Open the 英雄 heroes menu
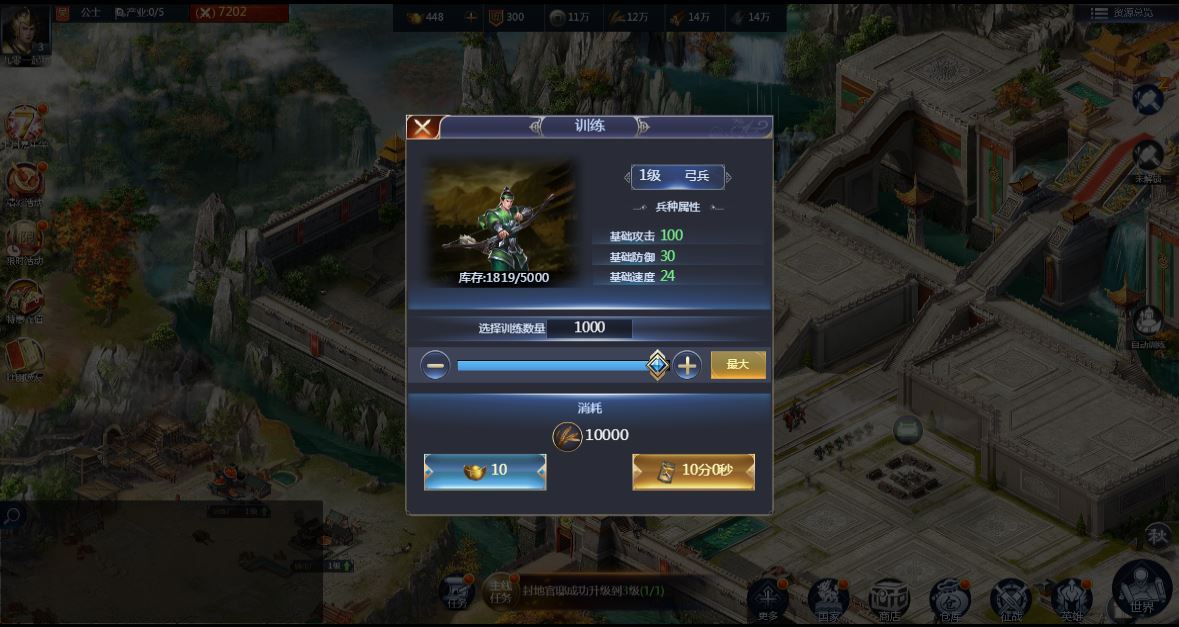The height and width of the screenshot is (627, 1179). tap(1071, 599)
